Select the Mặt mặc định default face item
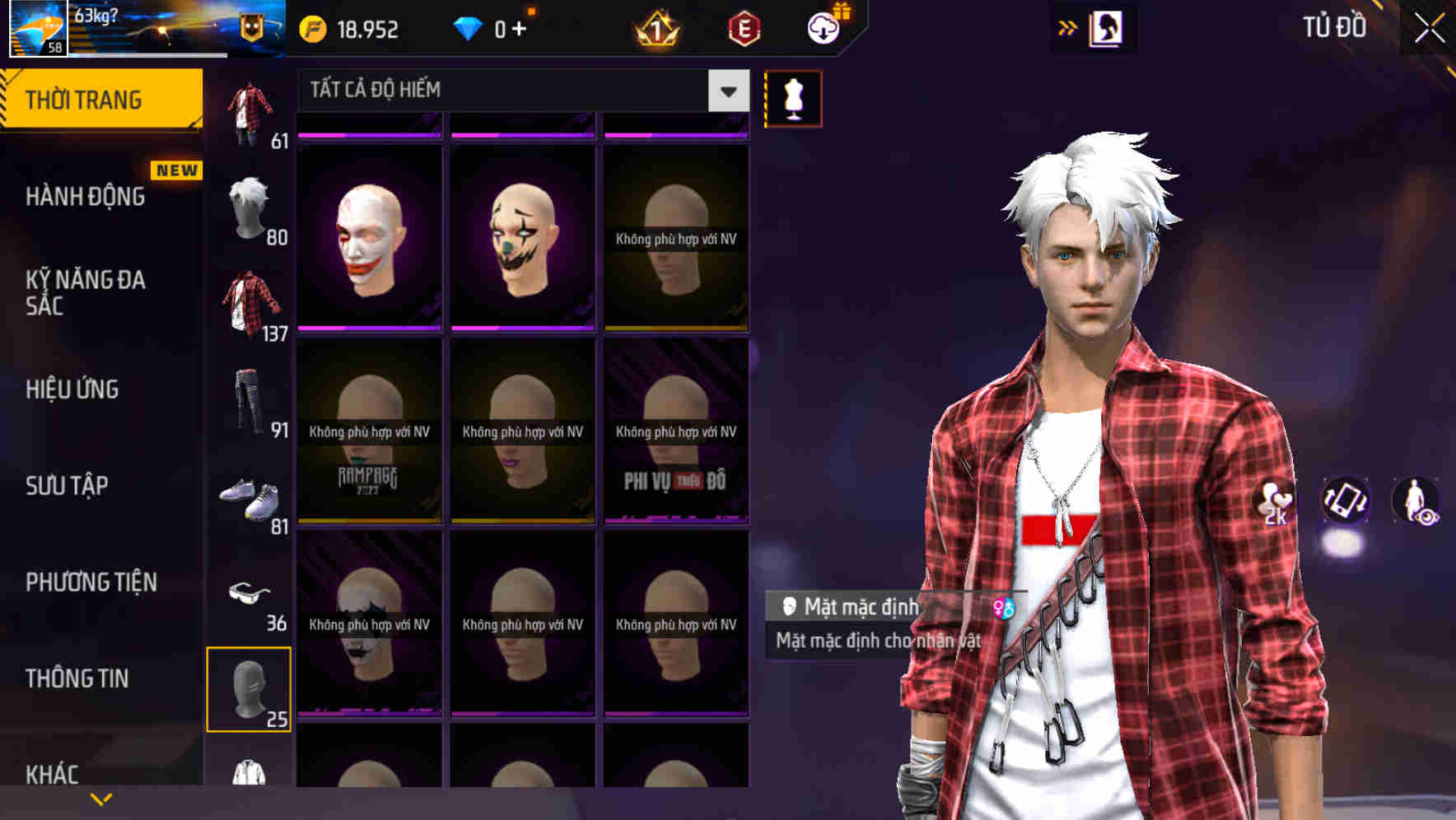 [x=856, y=606]
